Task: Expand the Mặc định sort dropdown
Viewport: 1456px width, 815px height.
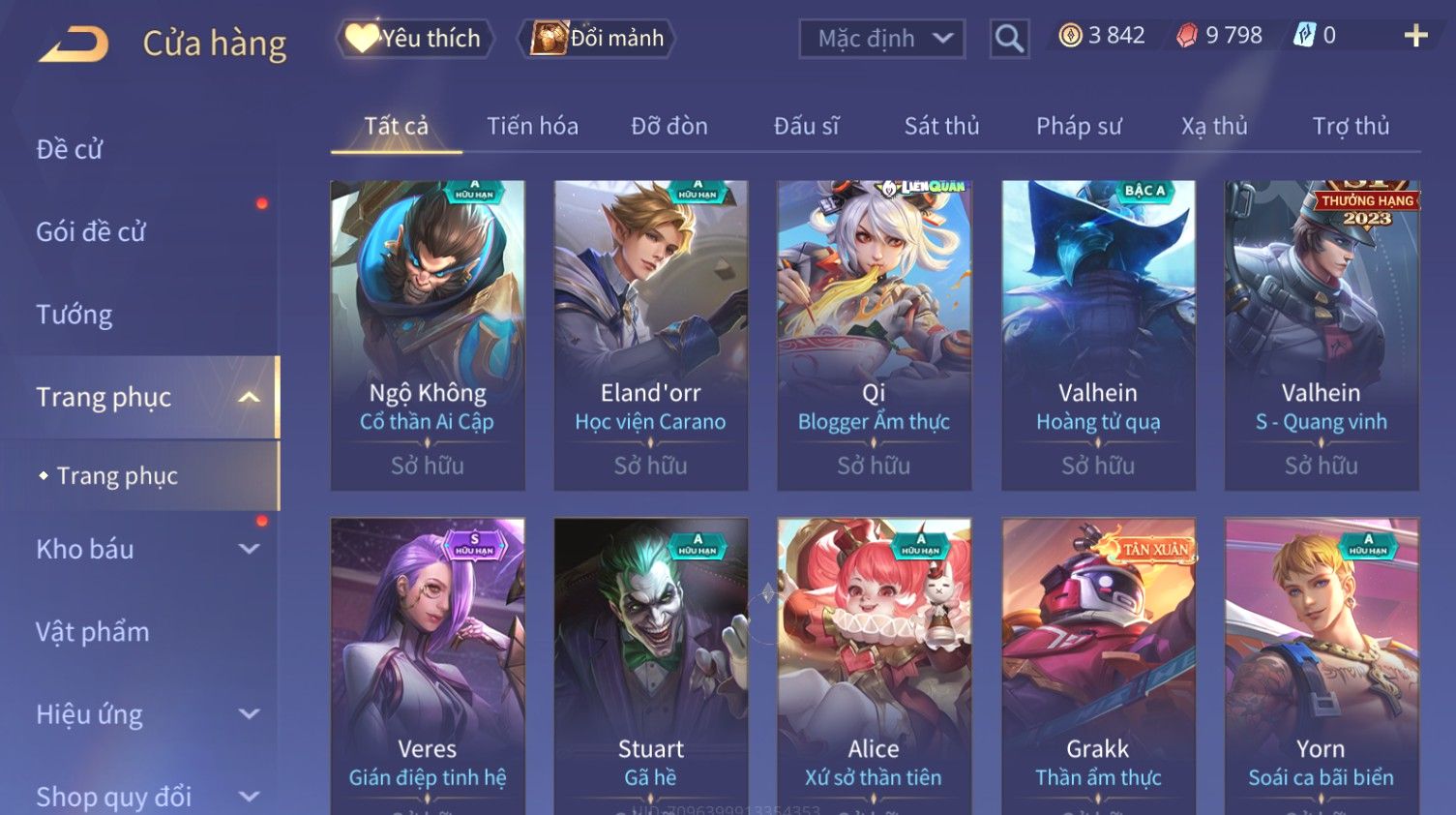Action: (x=881, y=39)
